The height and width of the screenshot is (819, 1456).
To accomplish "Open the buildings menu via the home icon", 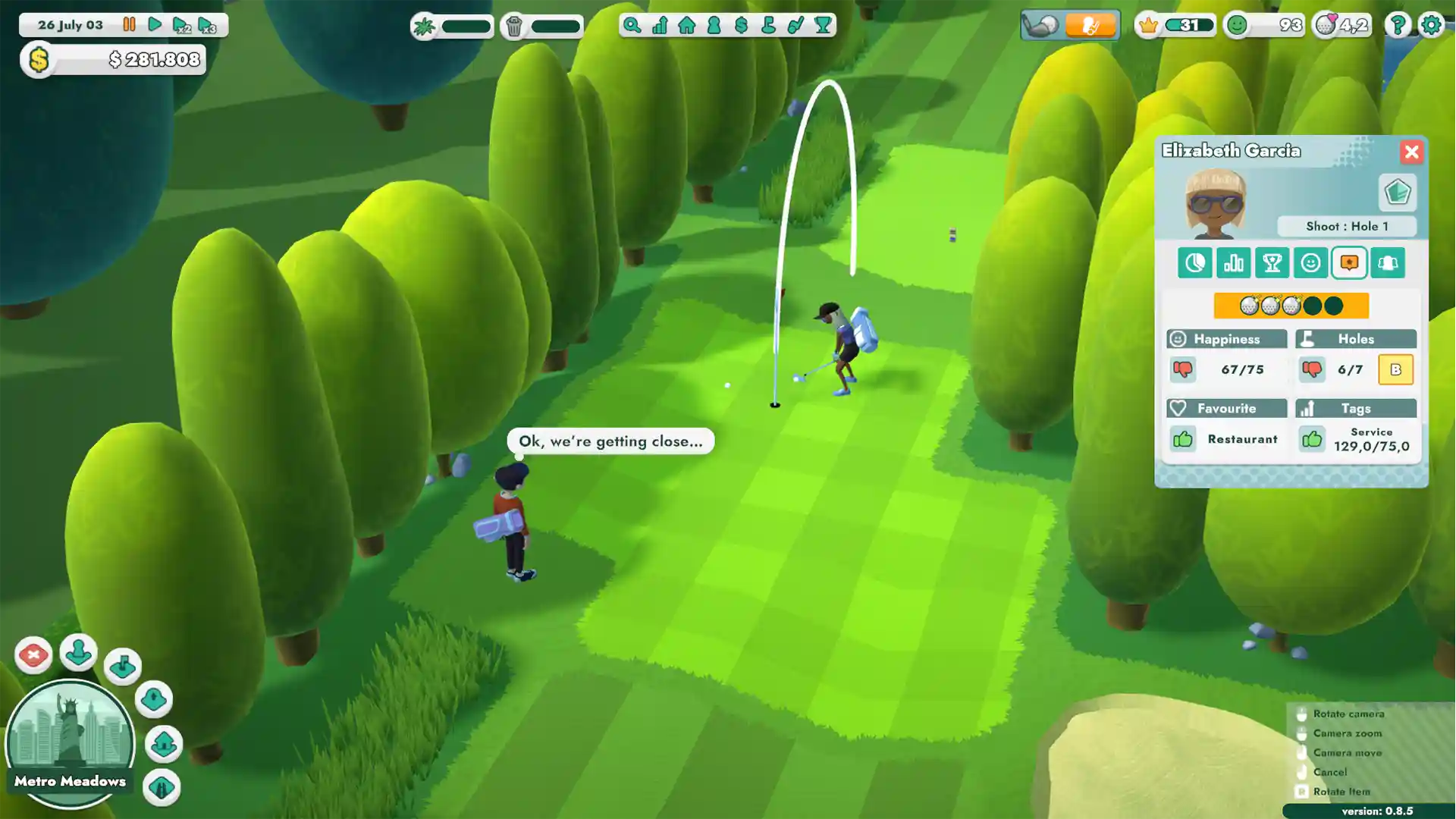I will point(686,26).
